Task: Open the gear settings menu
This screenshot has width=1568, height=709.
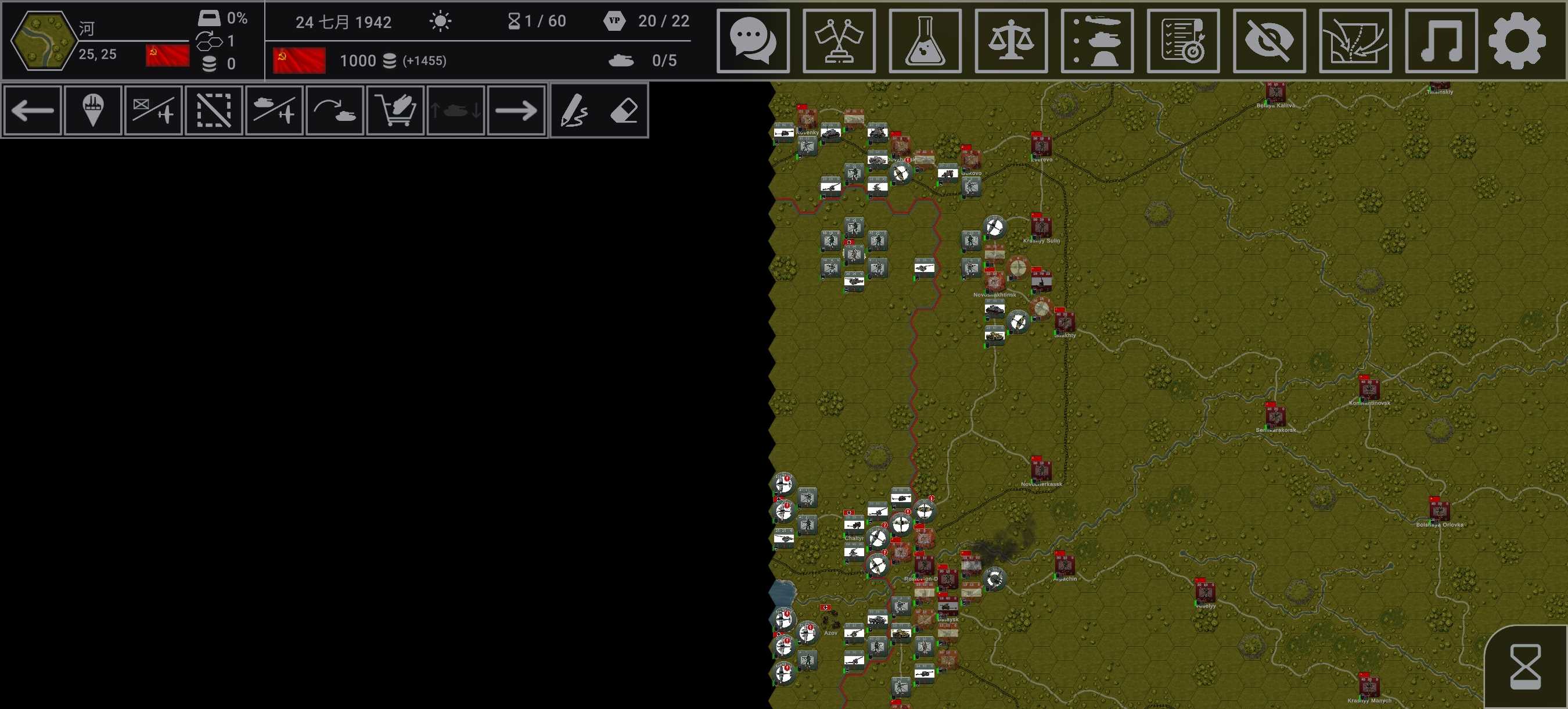Action: click(x=1517, y=41)
